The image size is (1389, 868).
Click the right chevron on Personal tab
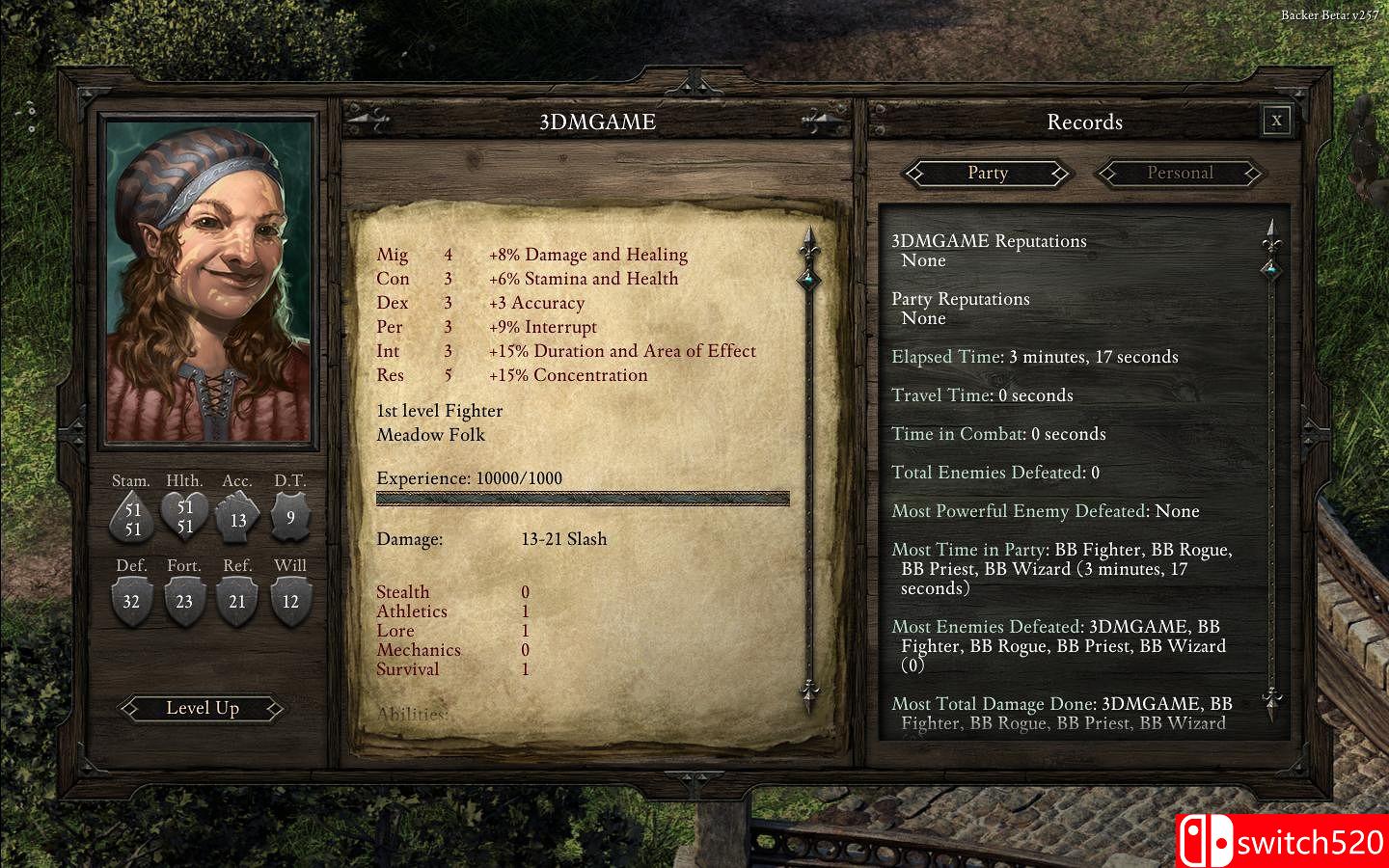tap(1253, 174)
